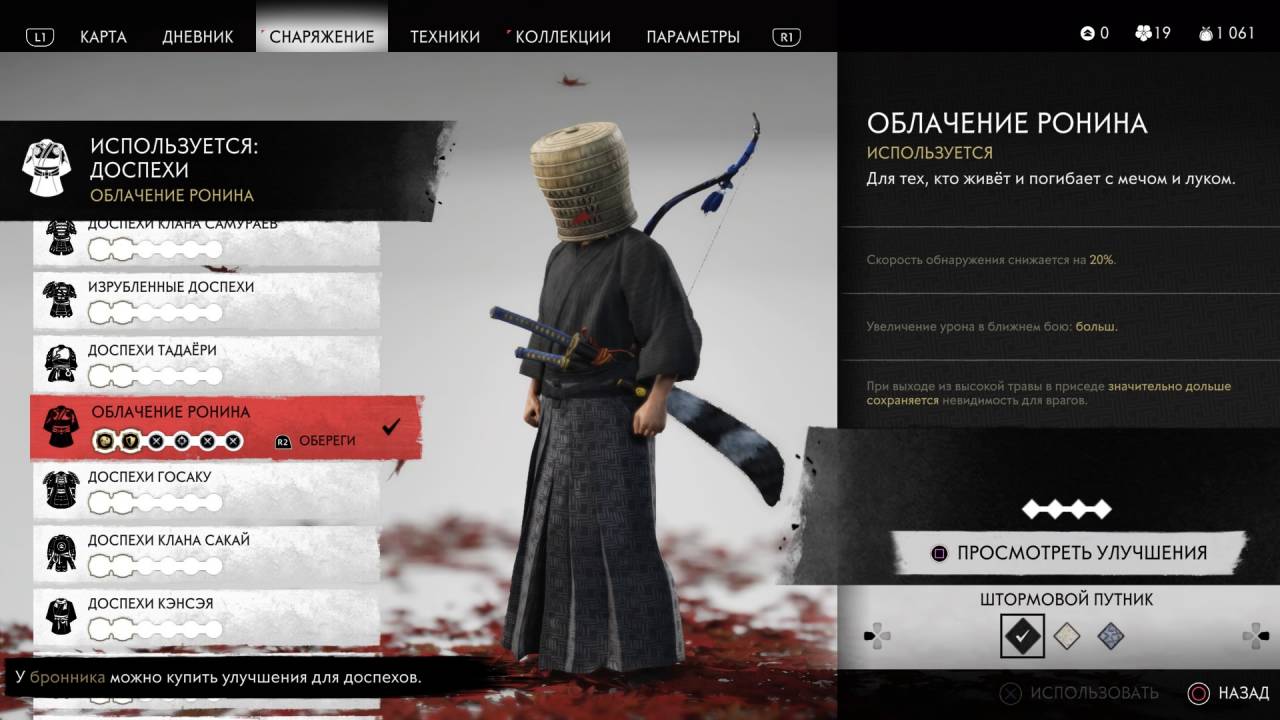Pick Доспехи Госаку armor
Image resolution: width=1280 pixels, height=720 pixels.
(x=206, y=490)
